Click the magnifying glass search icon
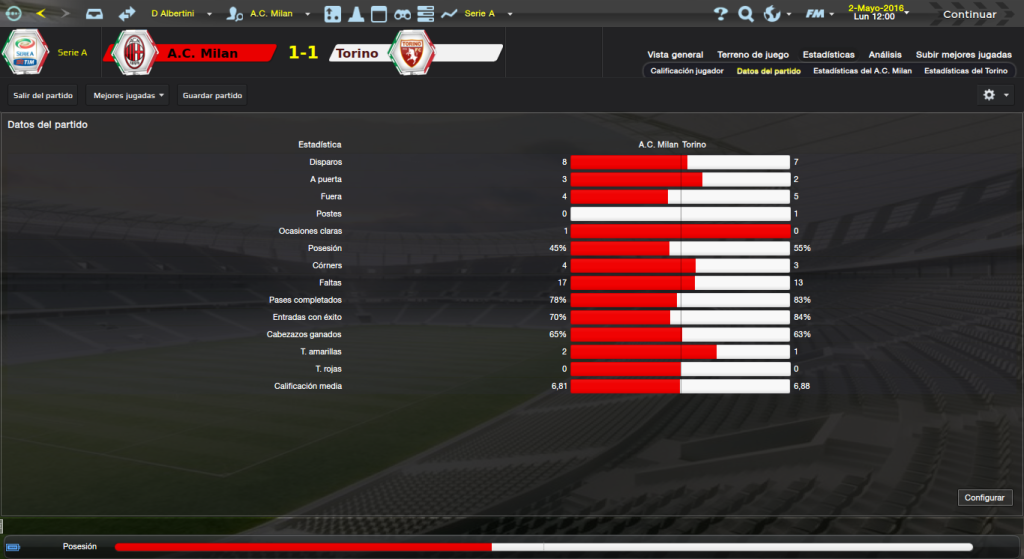The image size is (1024, 559). tap(745, 14)
